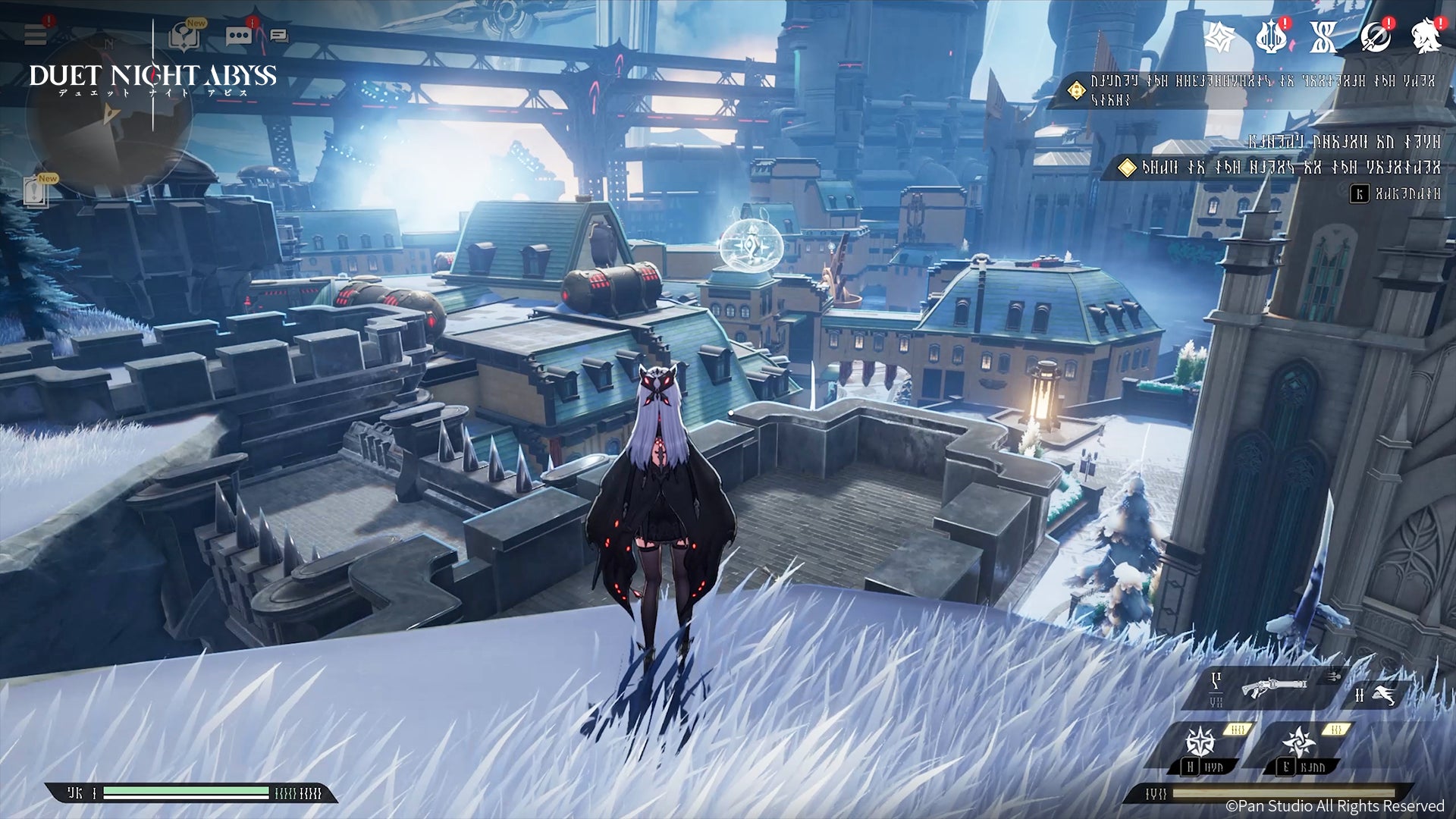The width and height of the screenshot is (1456, 819).
Task: Open the sword and crescent icon menu
Action: tap(1375, 36)
